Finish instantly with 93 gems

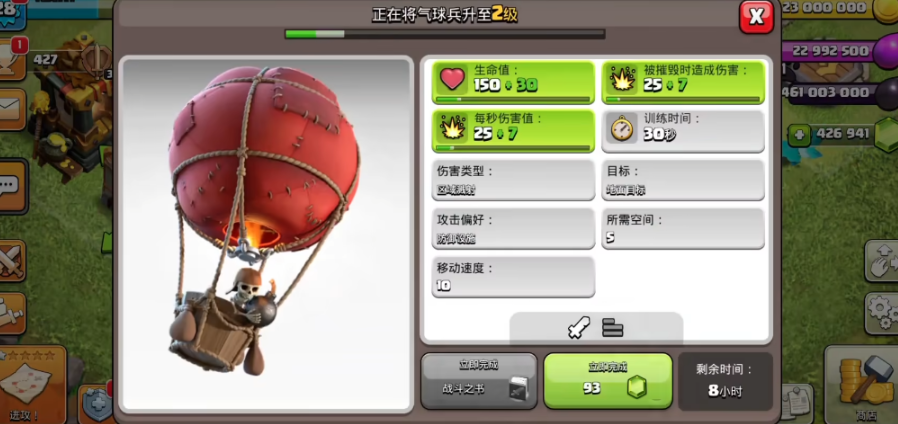tap(607, 381)
